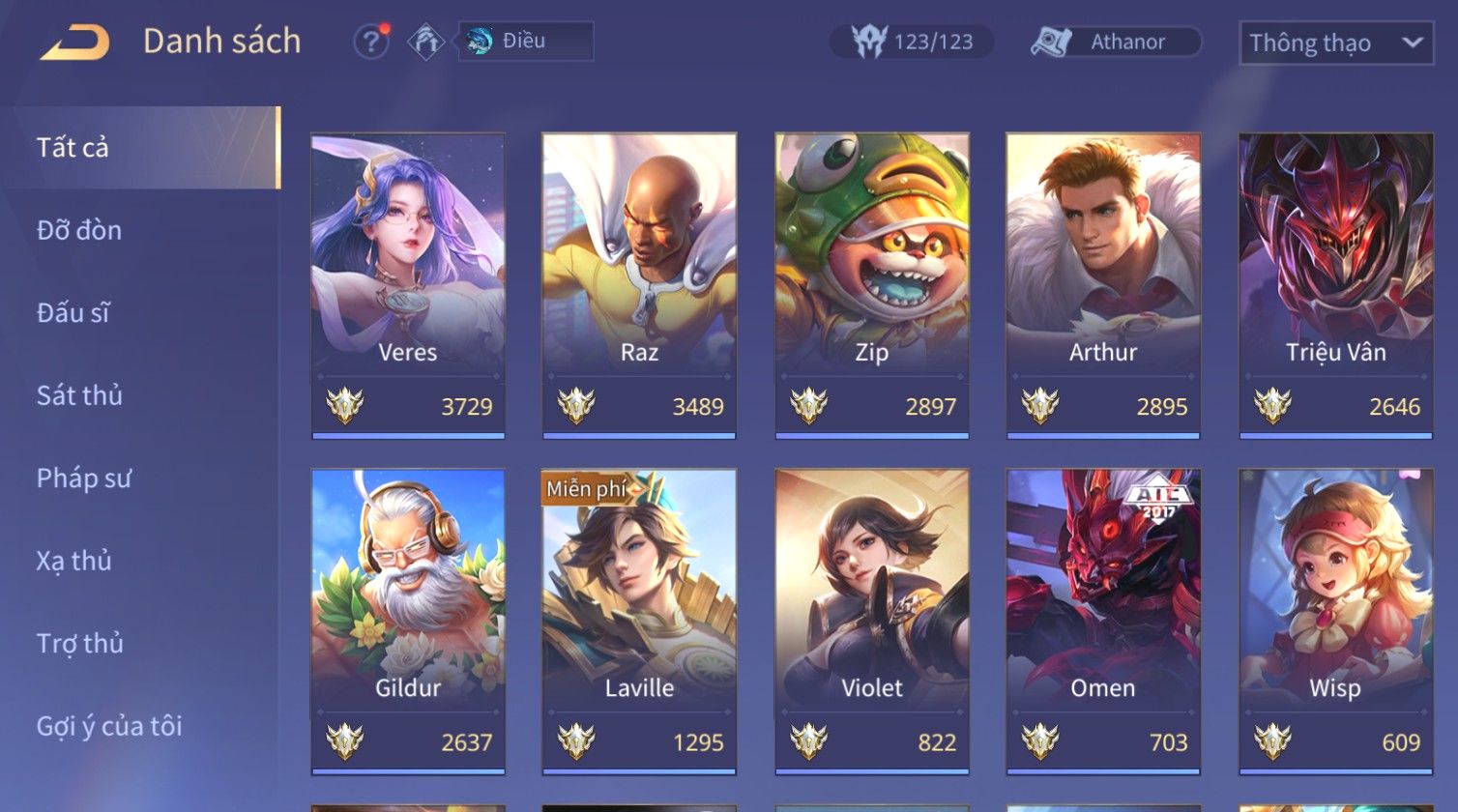Select the Sát thủ category

[79, 395]
